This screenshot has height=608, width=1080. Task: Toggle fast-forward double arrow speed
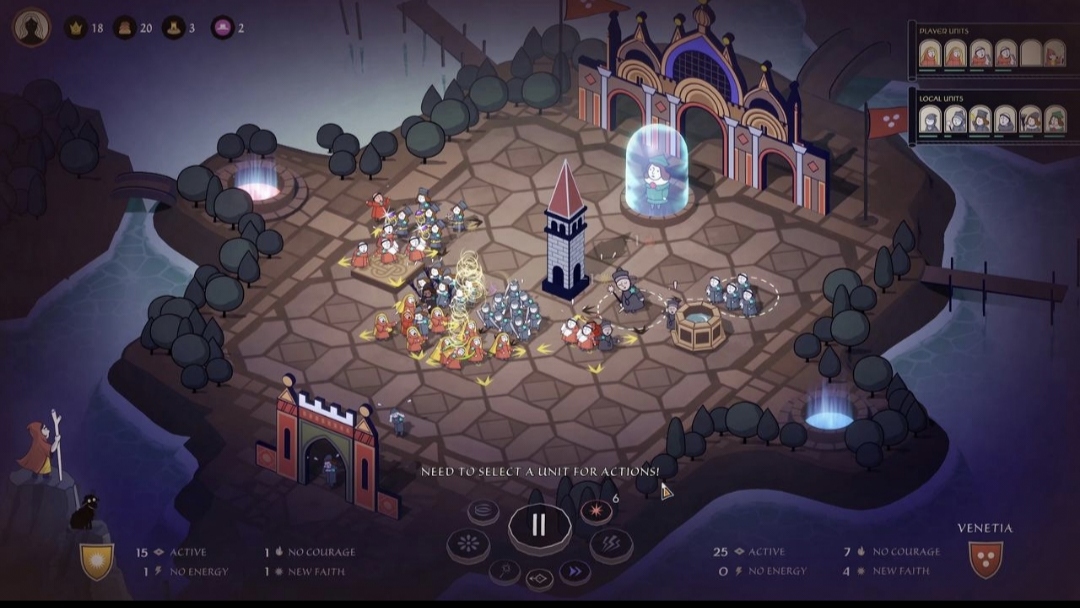pyautogui.click(x=574, y=571)
